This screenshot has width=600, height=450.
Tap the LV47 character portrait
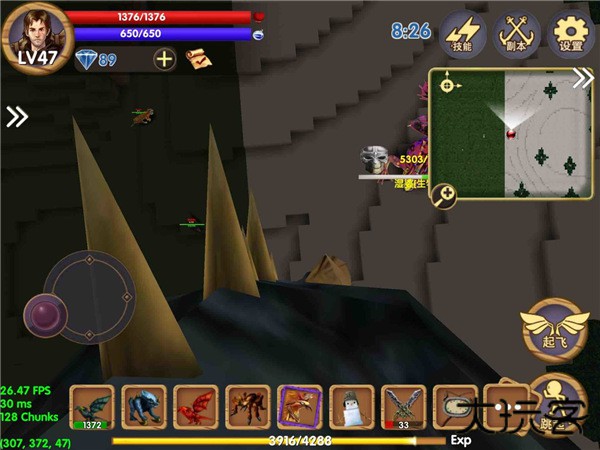36,36
